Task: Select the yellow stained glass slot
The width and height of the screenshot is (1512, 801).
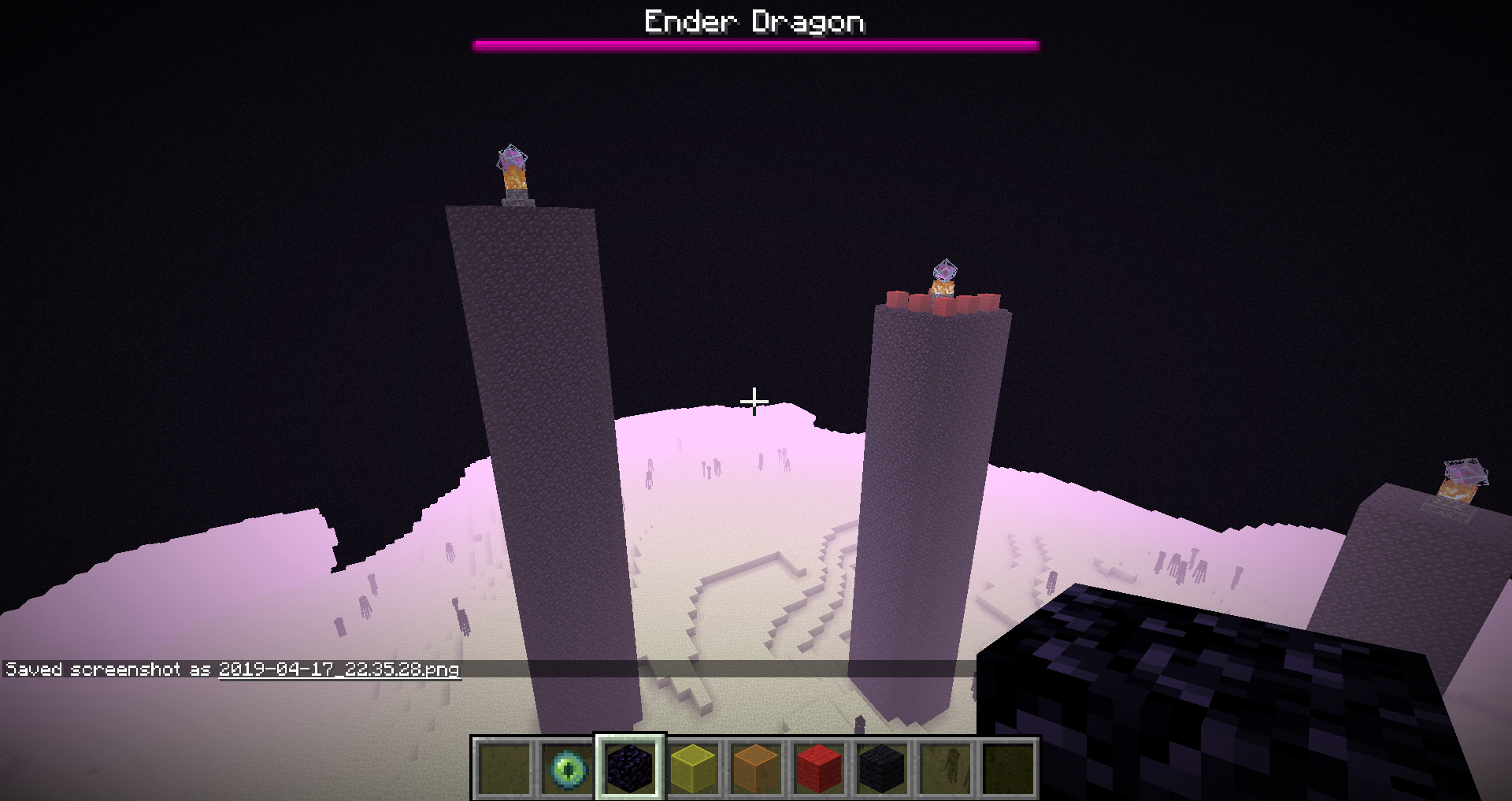Action: (x=693, y=768)
